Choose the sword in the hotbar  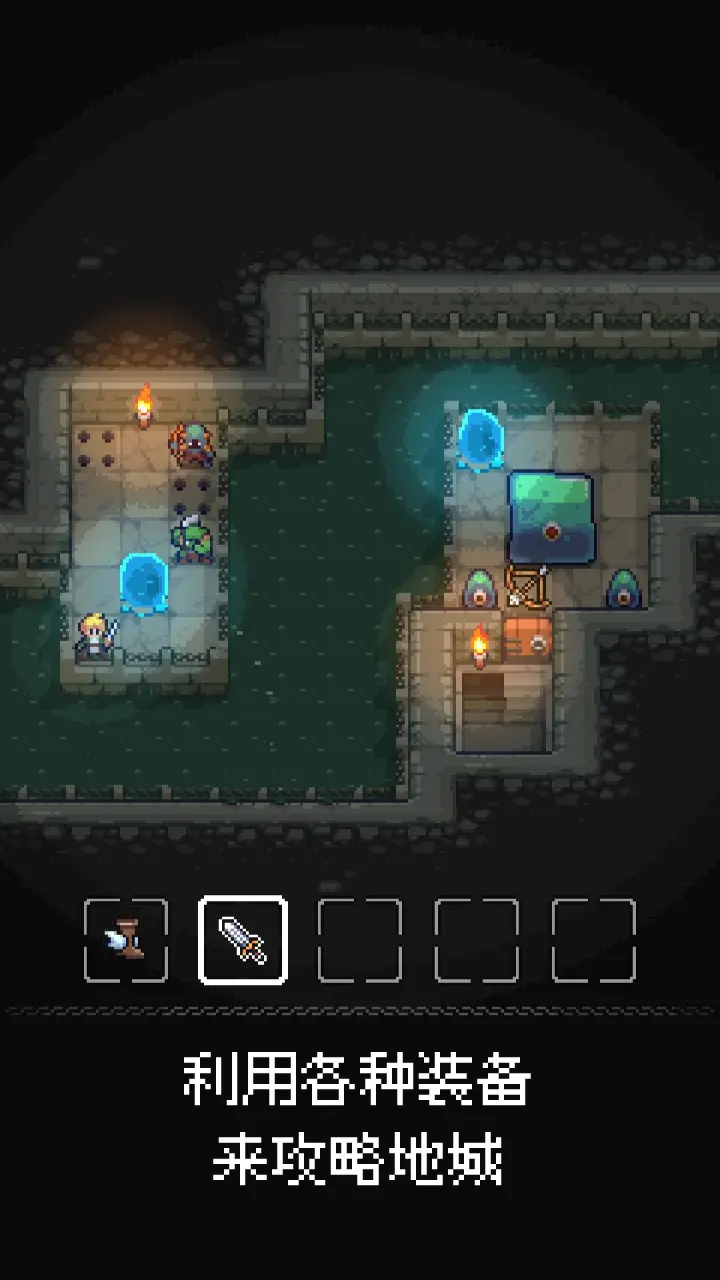pos(243,940)
